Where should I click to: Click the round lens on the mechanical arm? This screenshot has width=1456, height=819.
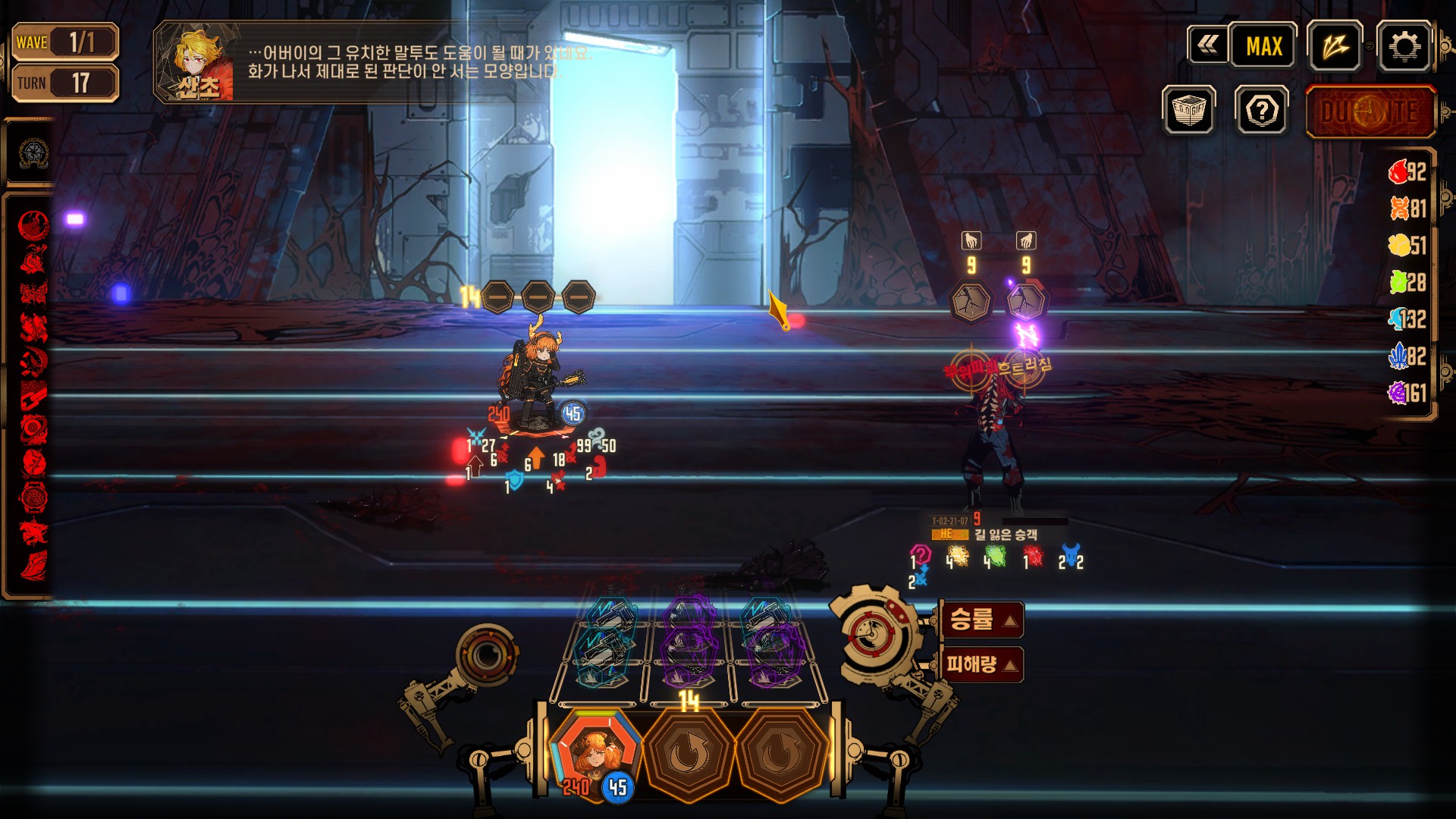tap(487, 654)
